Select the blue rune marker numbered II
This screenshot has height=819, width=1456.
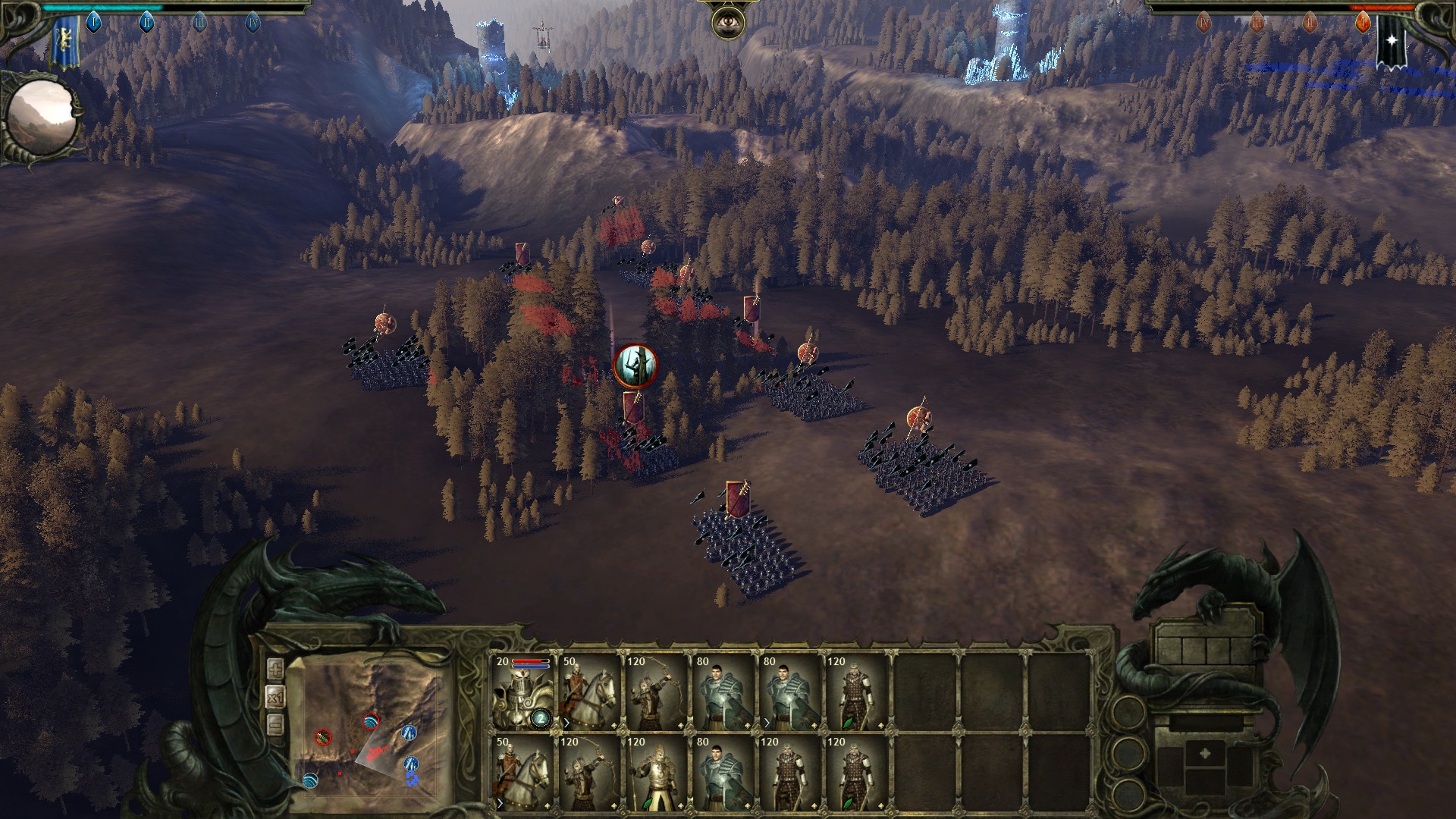tap(146, 23)
